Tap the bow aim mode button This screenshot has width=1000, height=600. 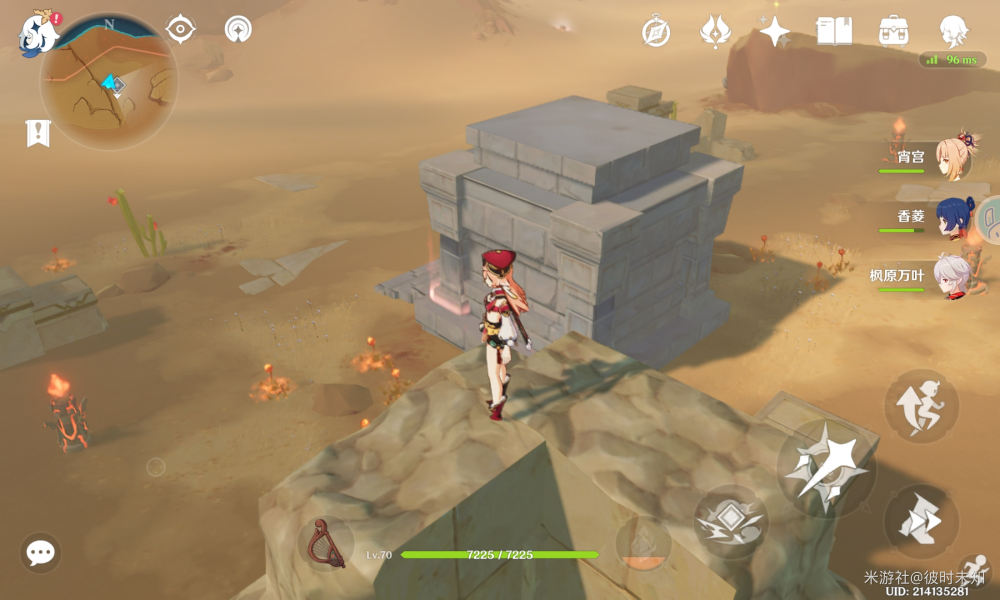[x=325, y=544]
